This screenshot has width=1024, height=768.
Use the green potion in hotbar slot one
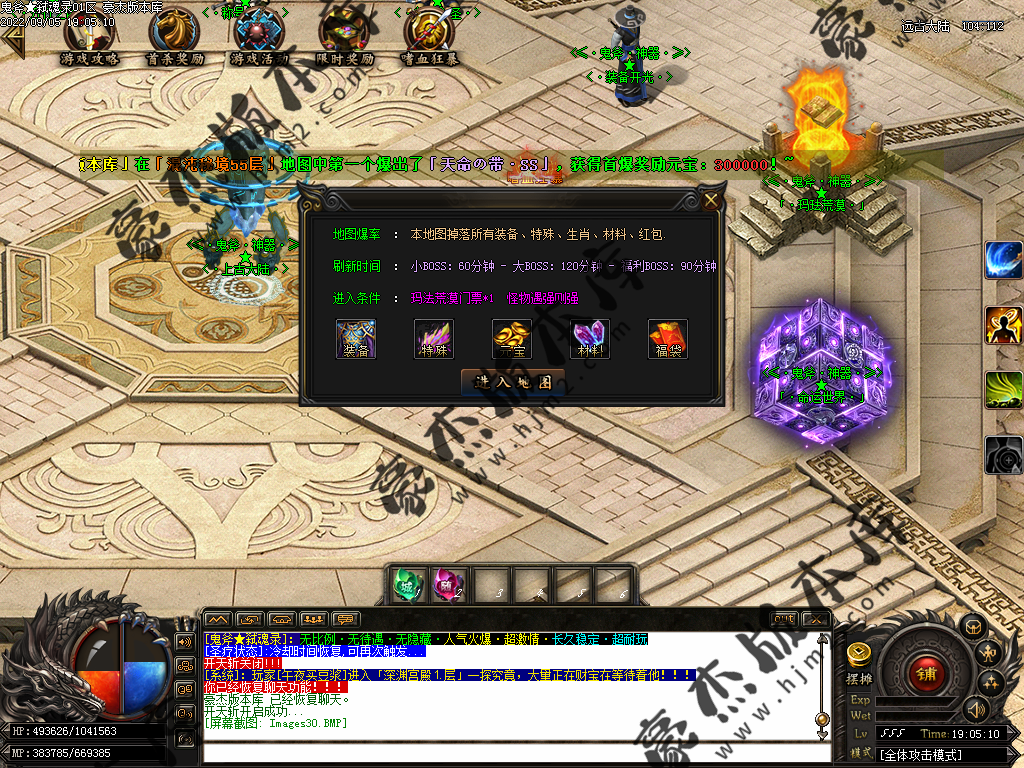tap(406, 585)
